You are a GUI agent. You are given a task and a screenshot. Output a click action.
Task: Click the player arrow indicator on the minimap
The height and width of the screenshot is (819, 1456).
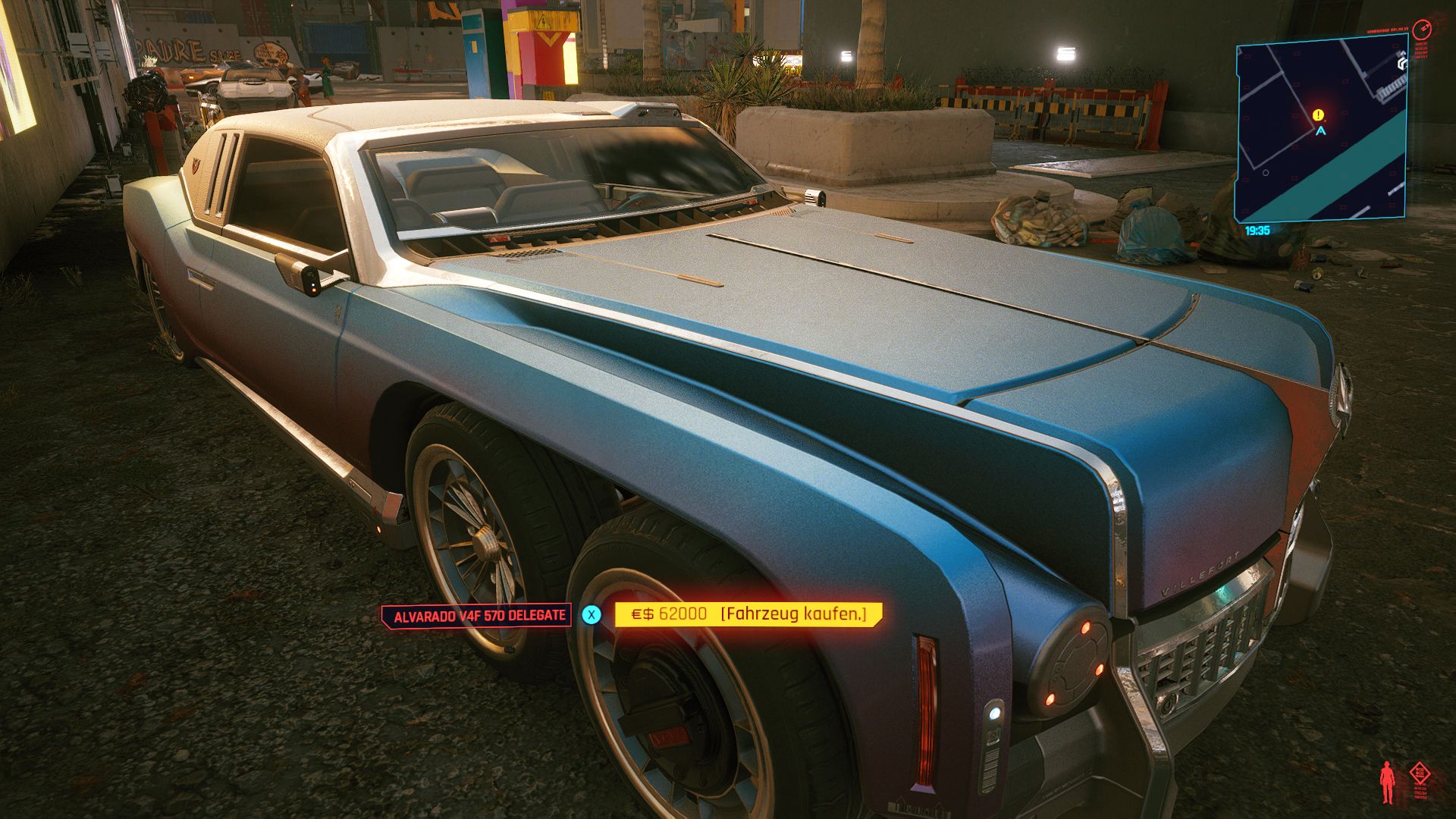(1321, 131)
